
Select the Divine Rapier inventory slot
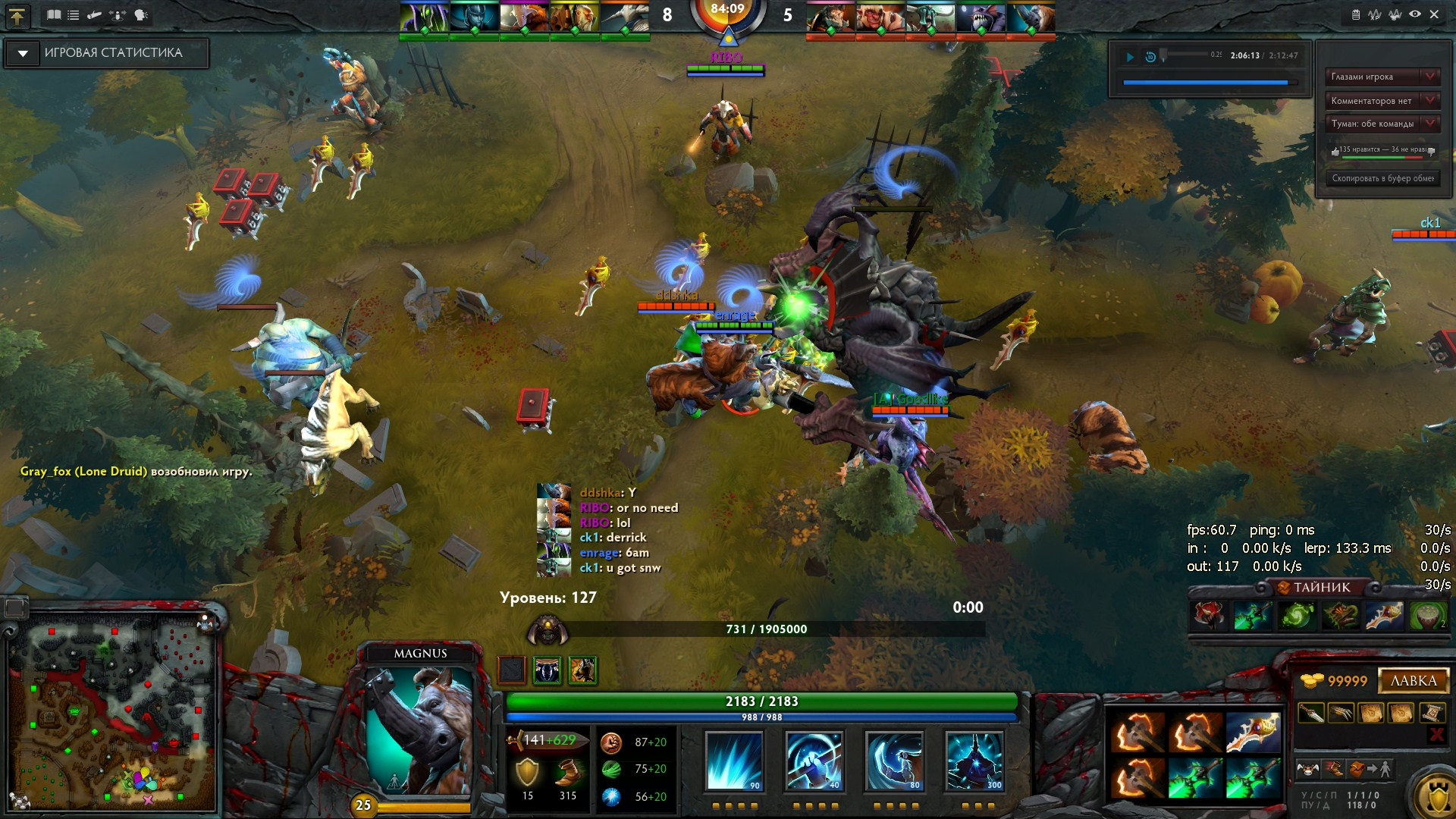(1253, 733)
